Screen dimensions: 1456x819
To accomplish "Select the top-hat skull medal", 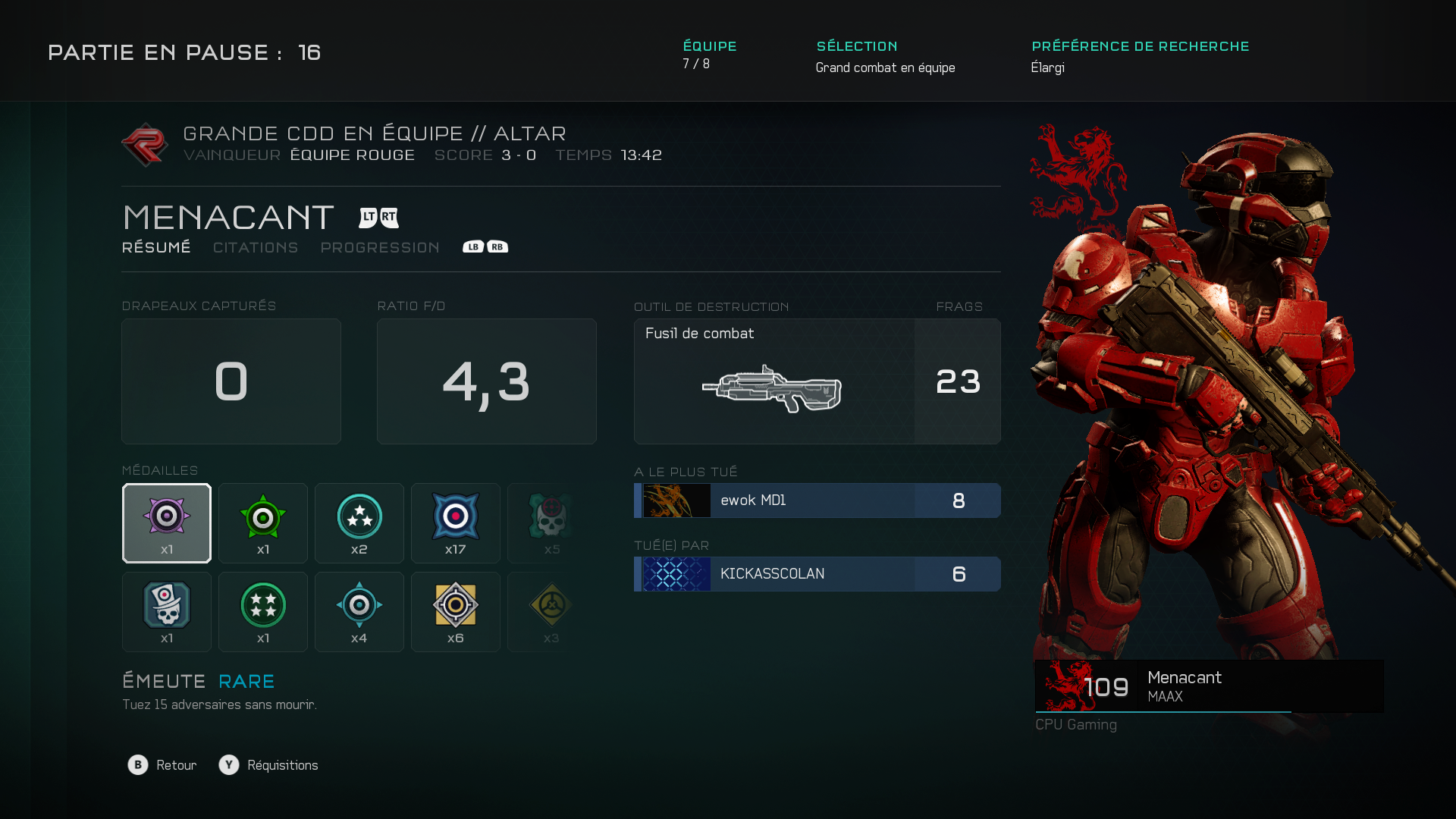I will point(167,612).
